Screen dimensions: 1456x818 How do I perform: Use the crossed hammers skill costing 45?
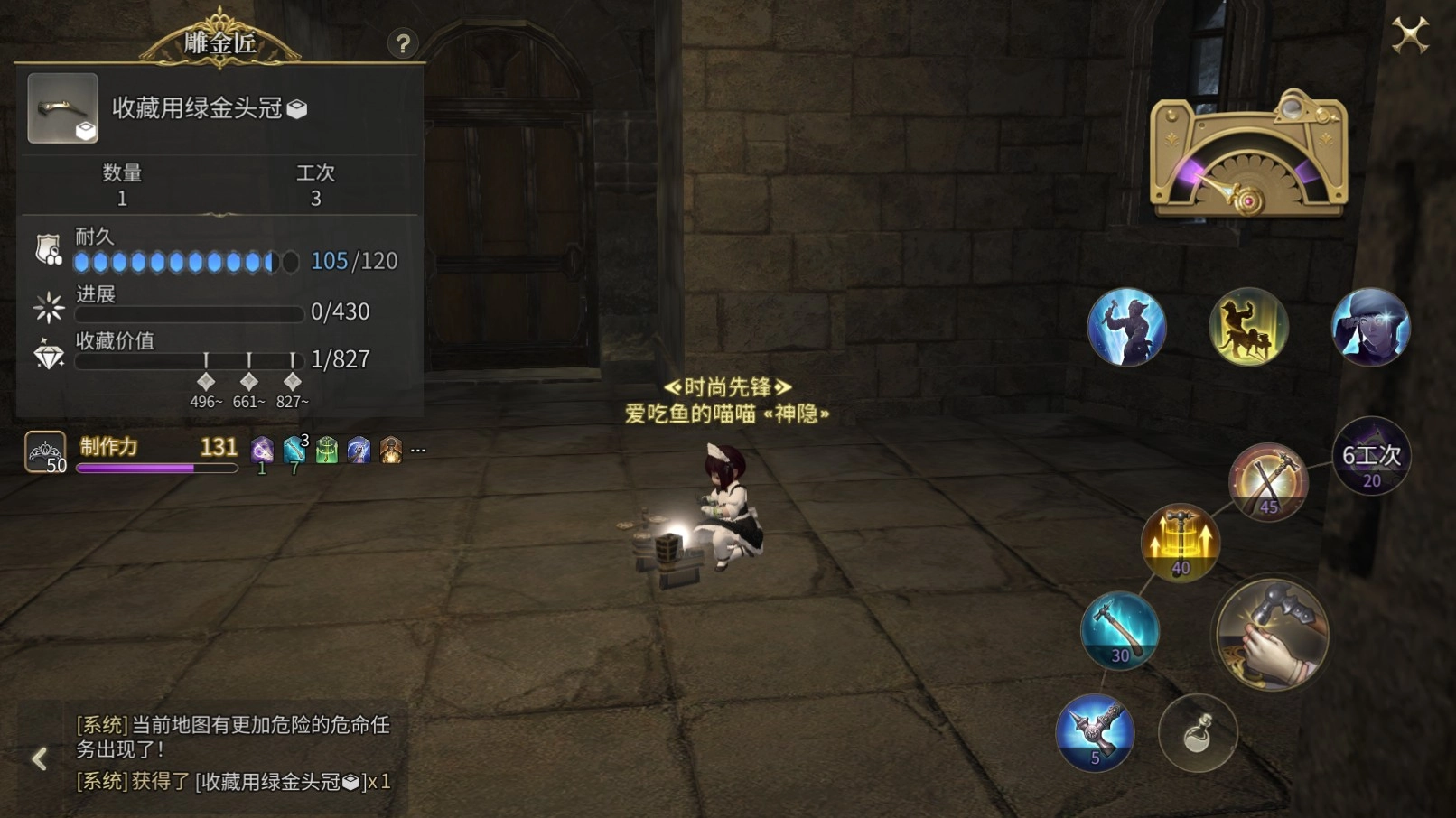[1267, 482]
